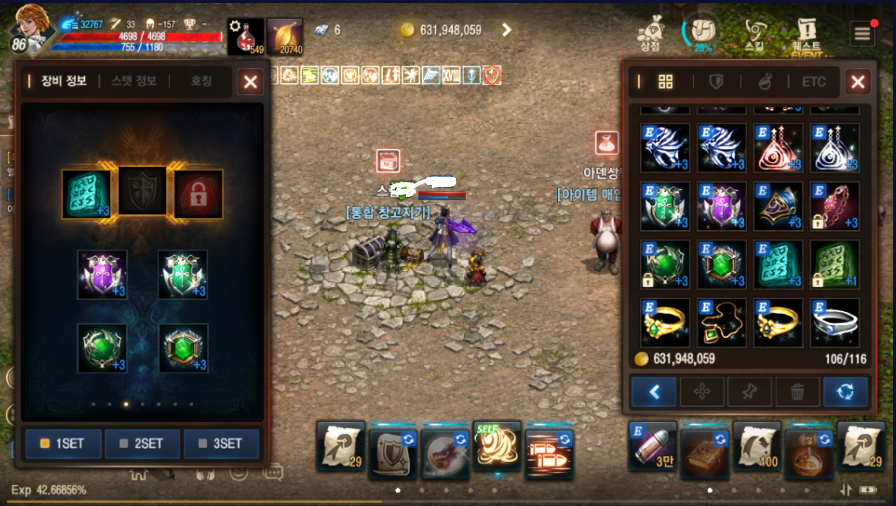Screen dimensions: 896x506
Task: Switch to the ETC inventory tab
Action: pyautogui.click(x=813, y=82)
